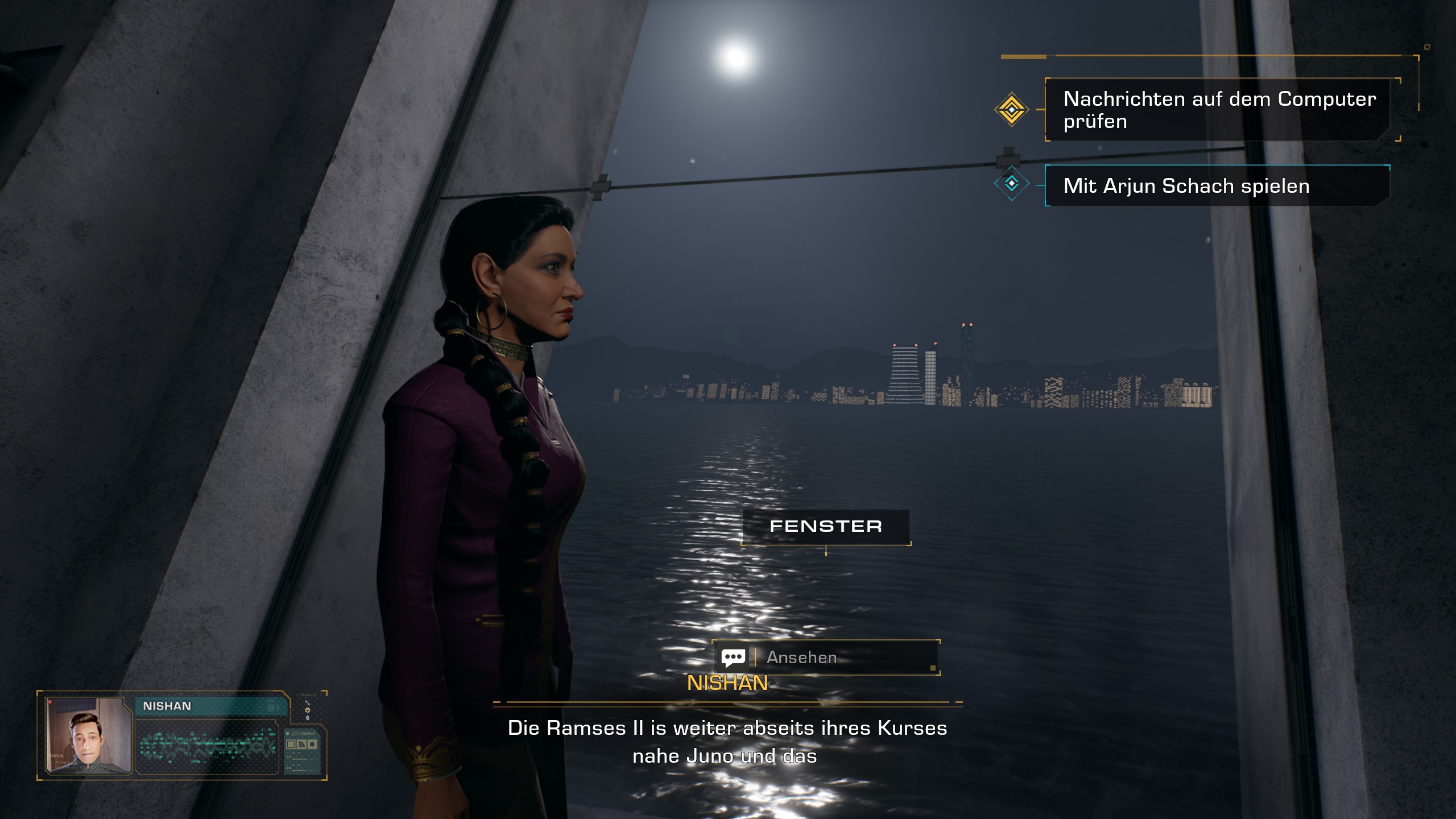The width and height of the screenshot is (1456, 819).
Task: Open objective Nachrichten auf dem Computer prüfen
Action: coord(1219,110)
